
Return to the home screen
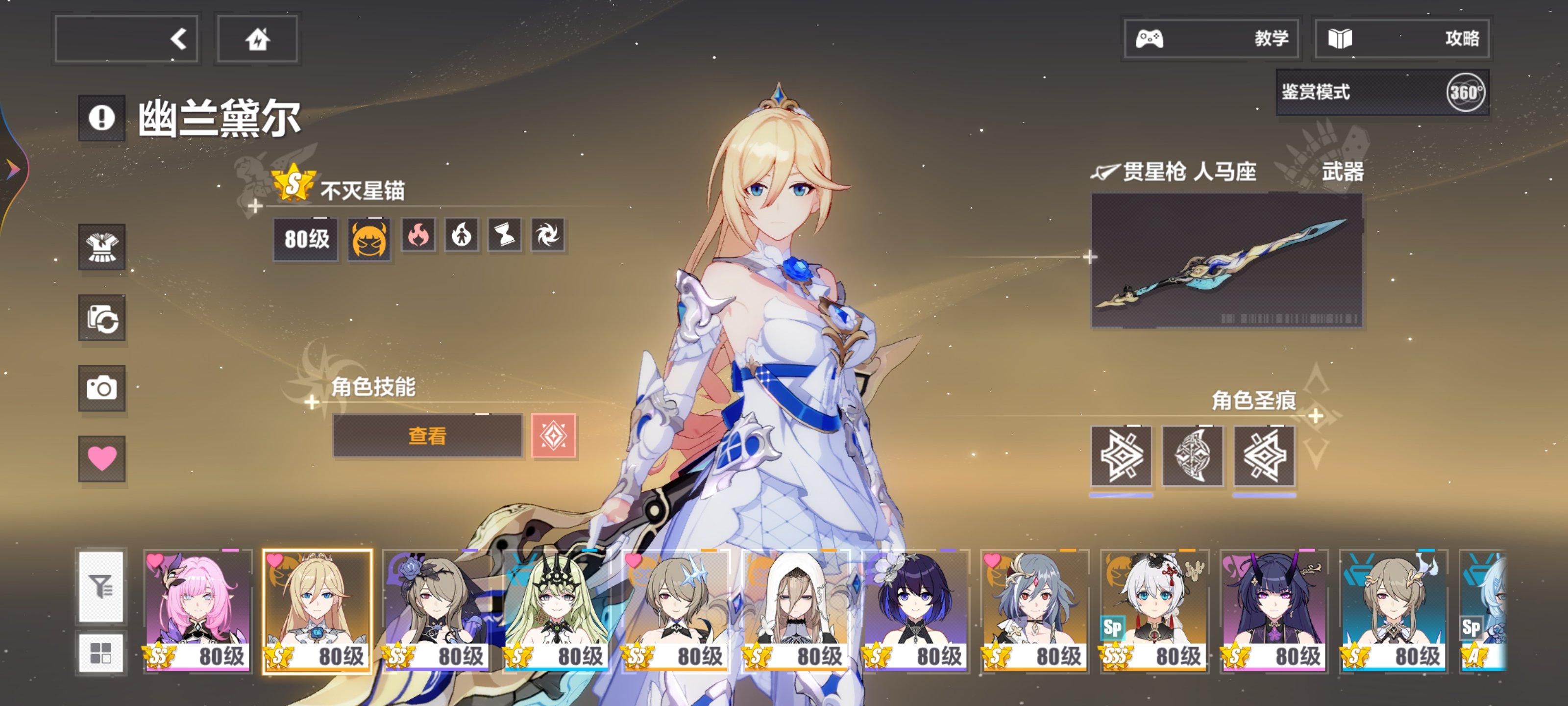pyautogui.click(x=257, y=39)
